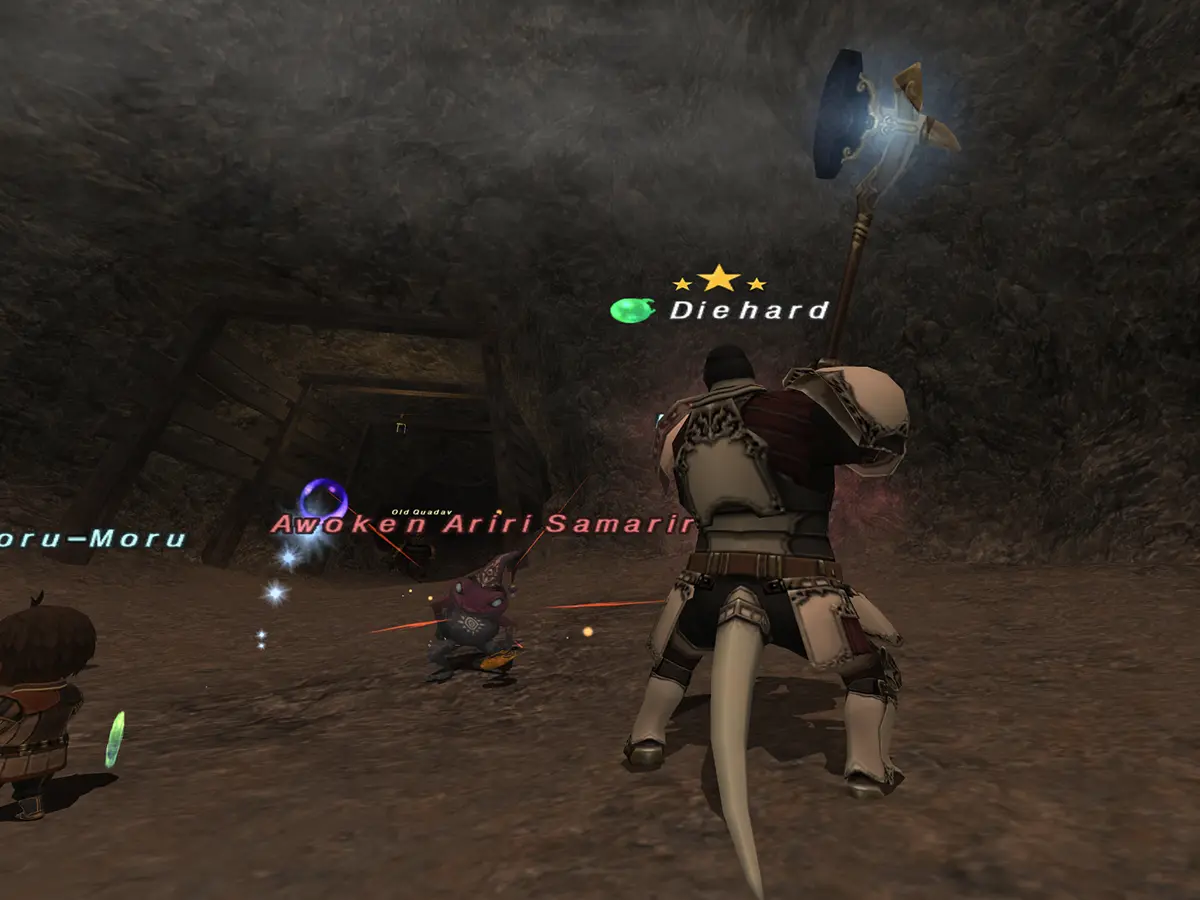Image resolution: width=1200 pixels, height=900 pixels.
Task: Target the Diehard nameplate
Action: [749, 311]
